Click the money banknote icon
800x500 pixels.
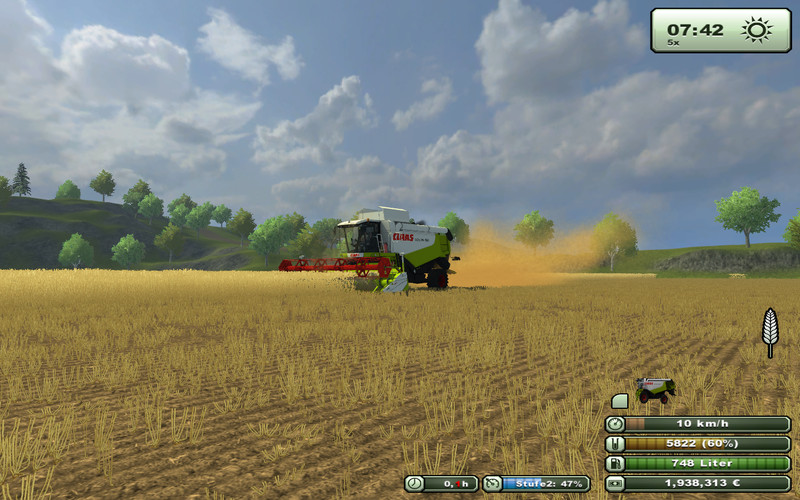[x=615, y=483]
